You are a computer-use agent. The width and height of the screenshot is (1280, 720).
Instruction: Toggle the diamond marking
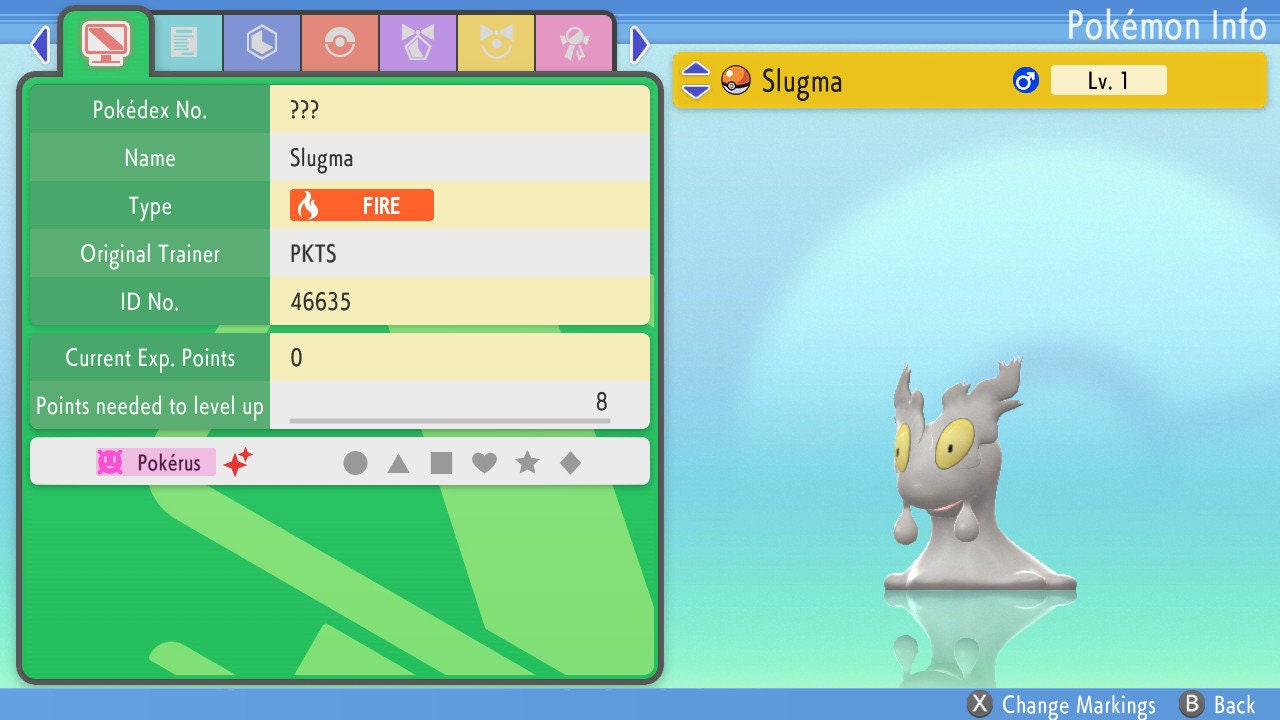point(570,463)
